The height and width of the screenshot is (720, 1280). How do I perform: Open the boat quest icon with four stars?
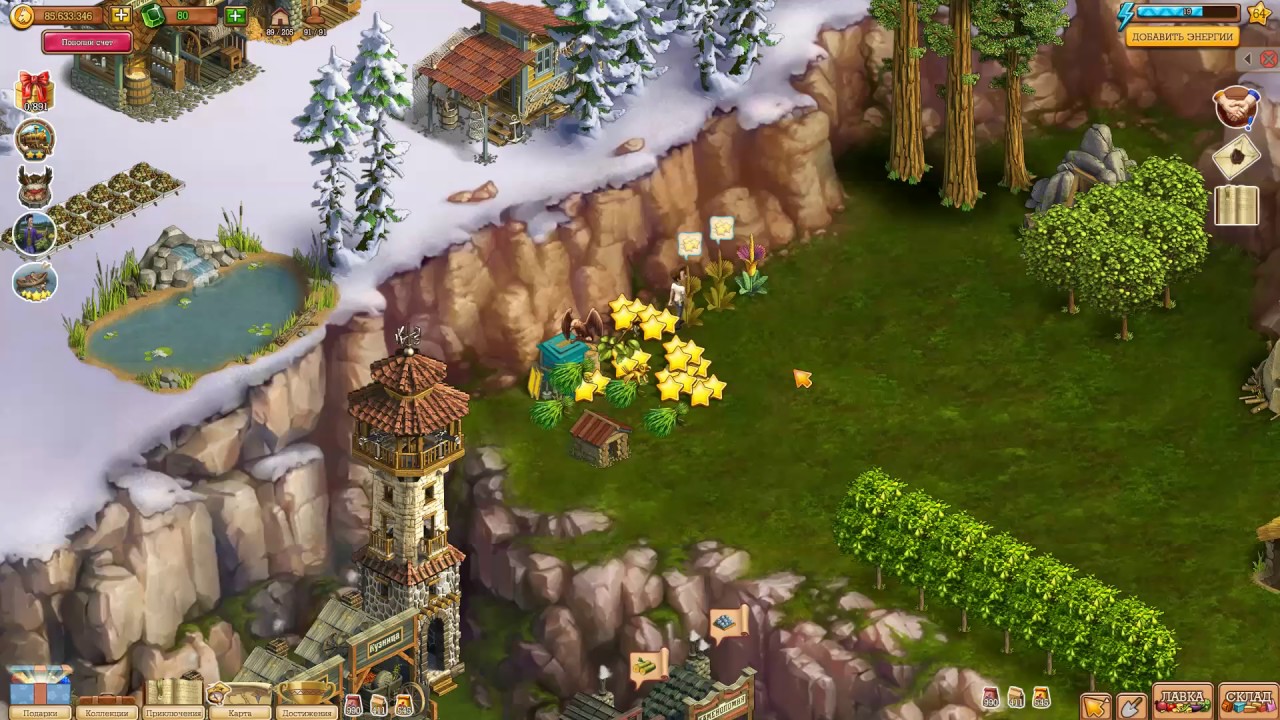click(x=35, y=281)
